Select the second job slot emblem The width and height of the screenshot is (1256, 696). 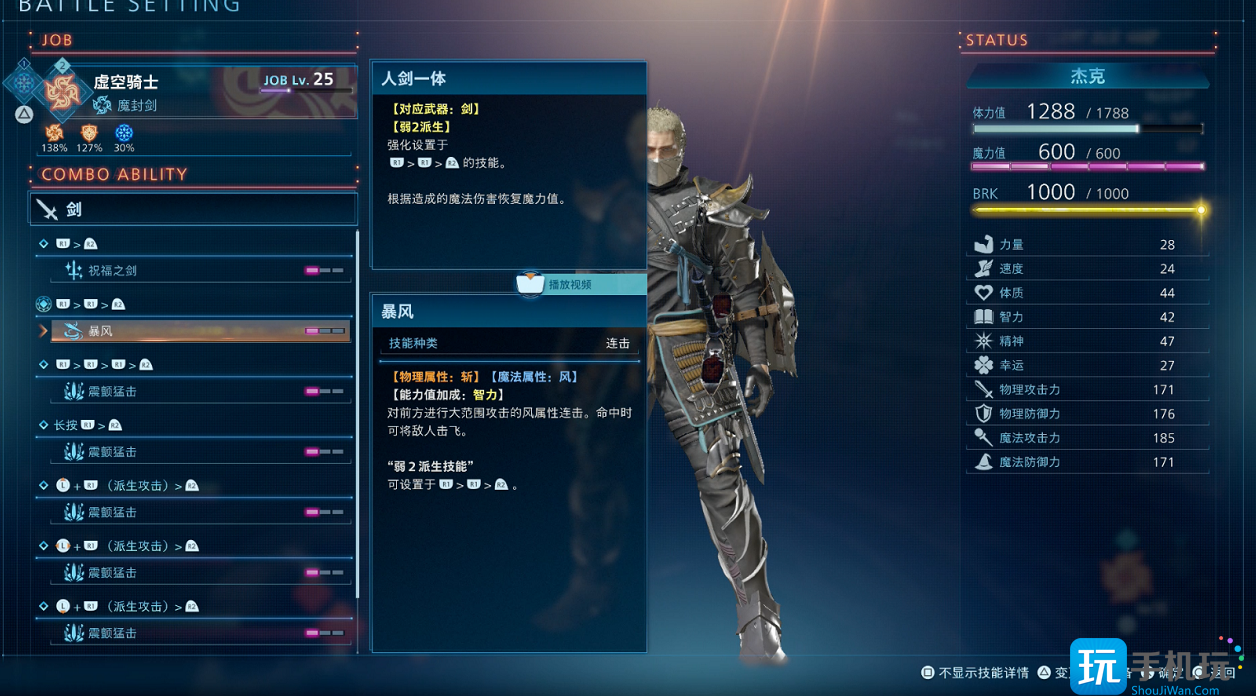[x=62, y=90]
